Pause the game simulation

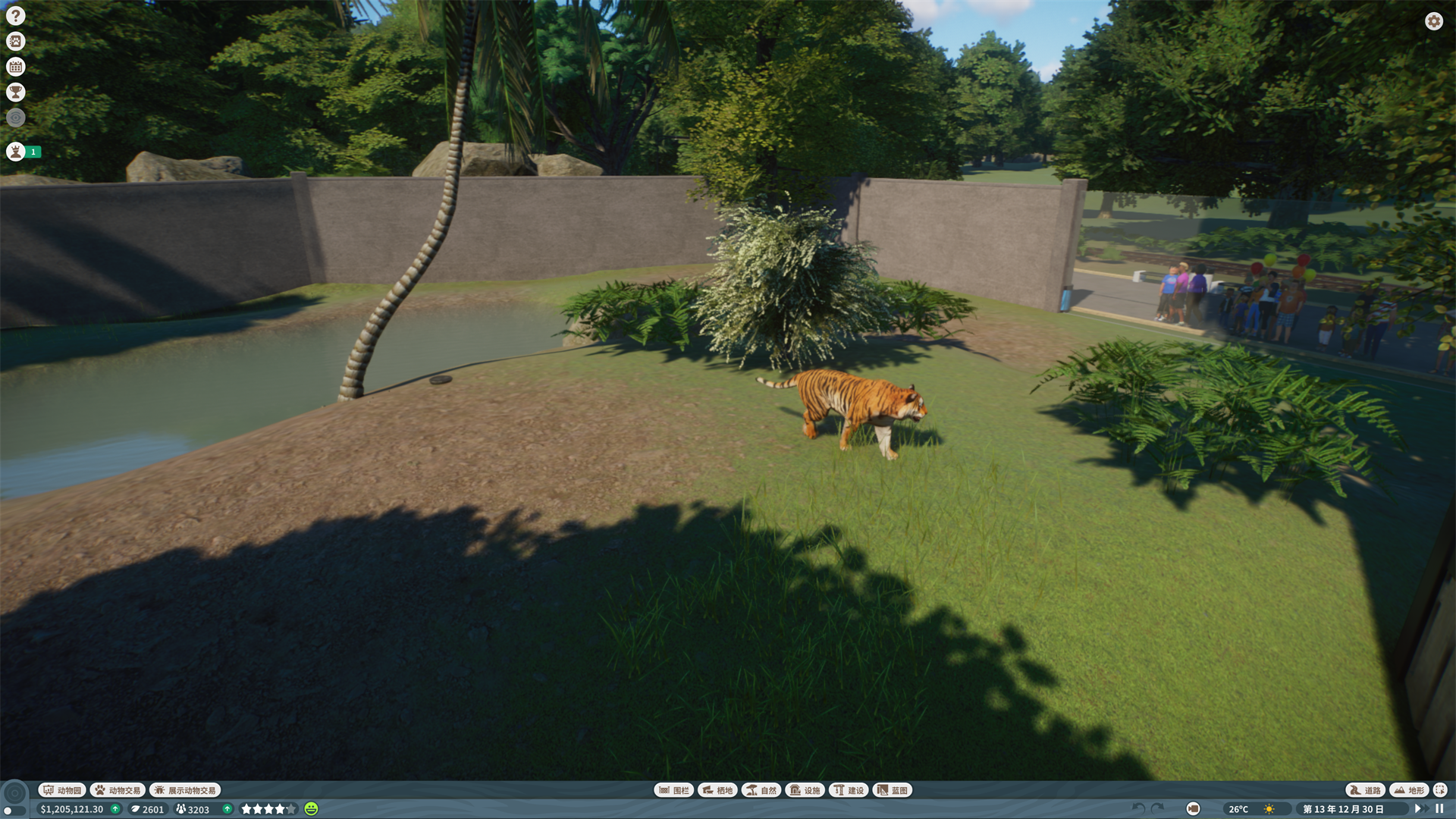(x=1440, y=808)
